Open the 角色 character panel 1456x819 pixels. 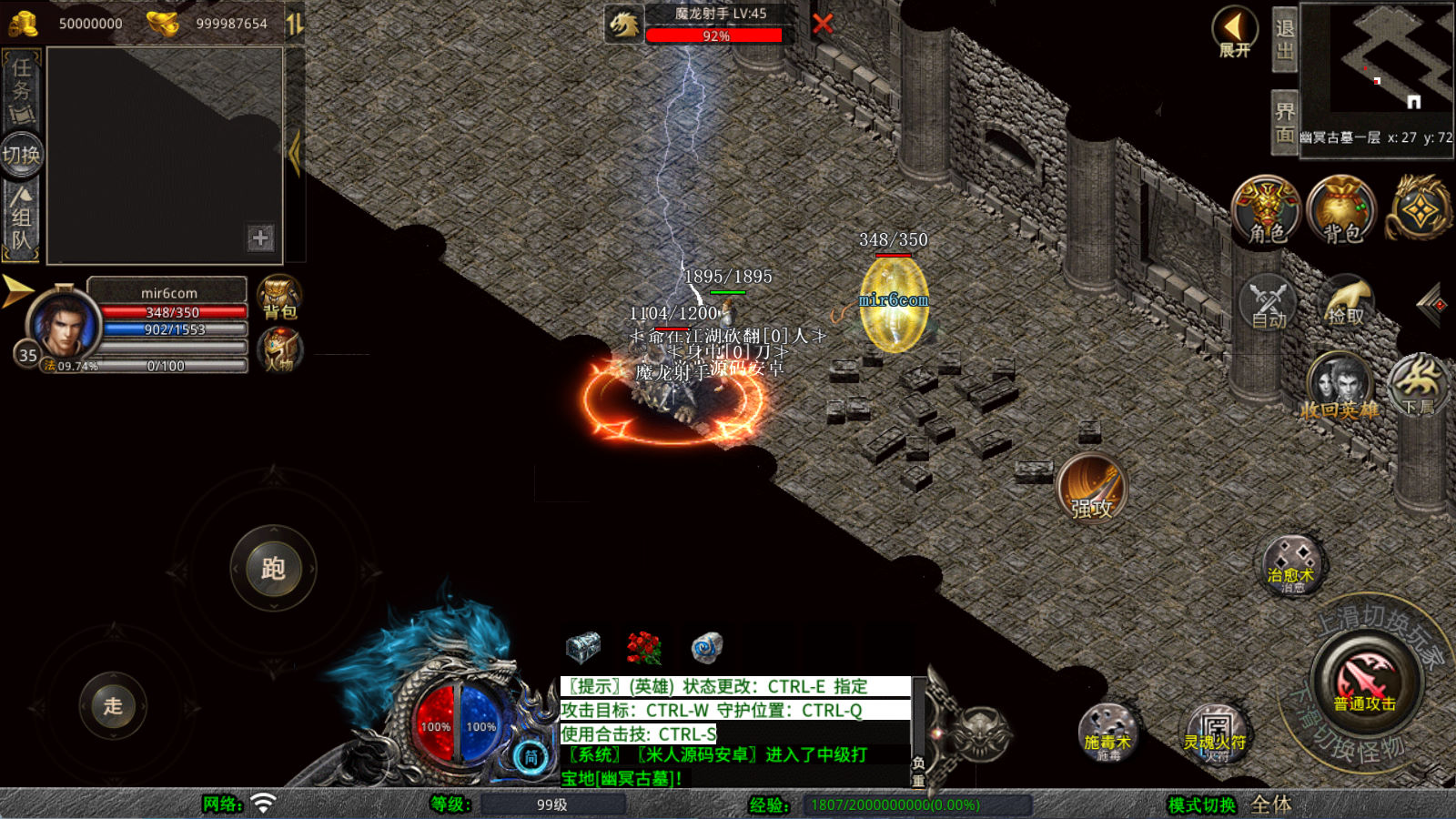(1266, 210)
